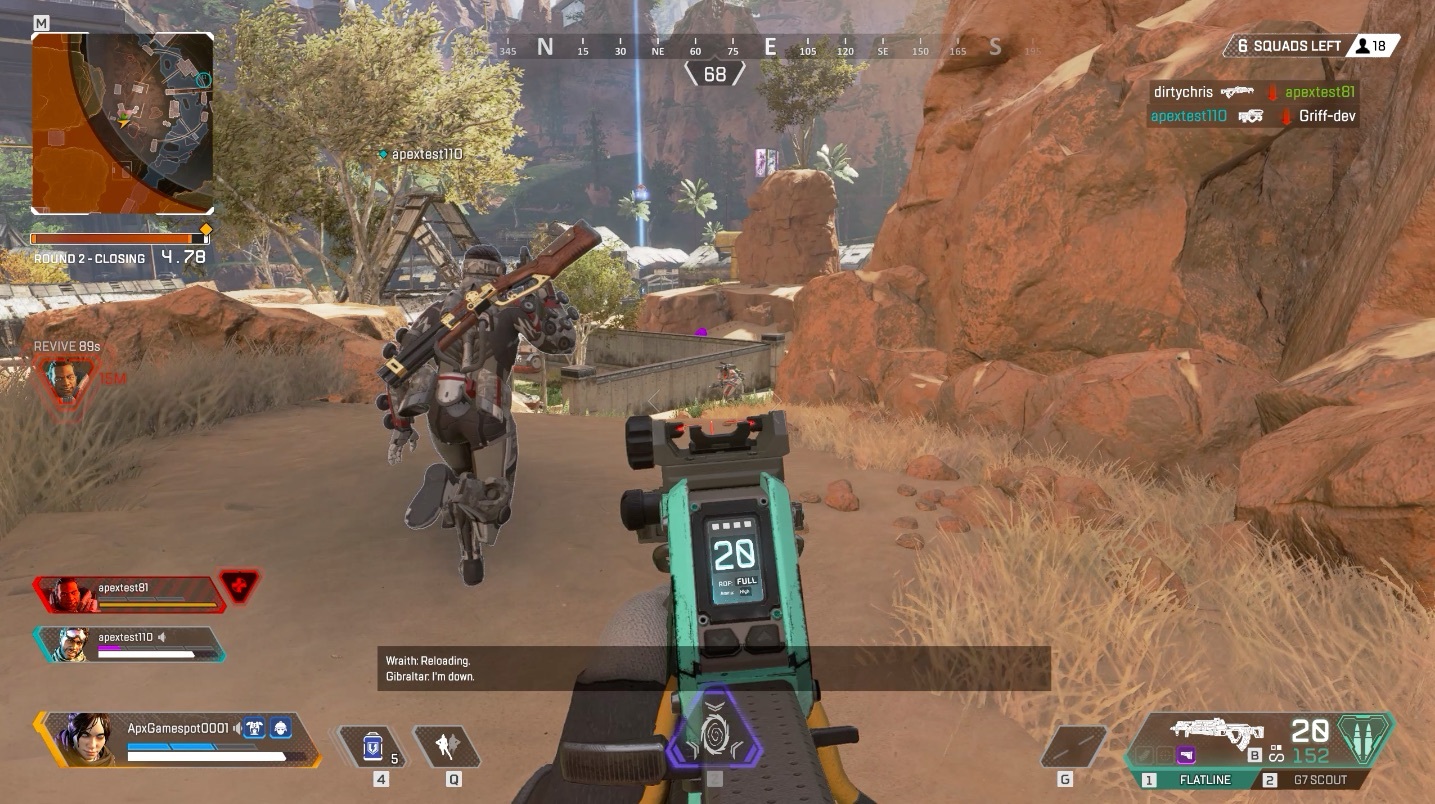This screenshot has width=1435, height=804.
Task: Click the player count icon showing 18
Action: [1372, 45]
